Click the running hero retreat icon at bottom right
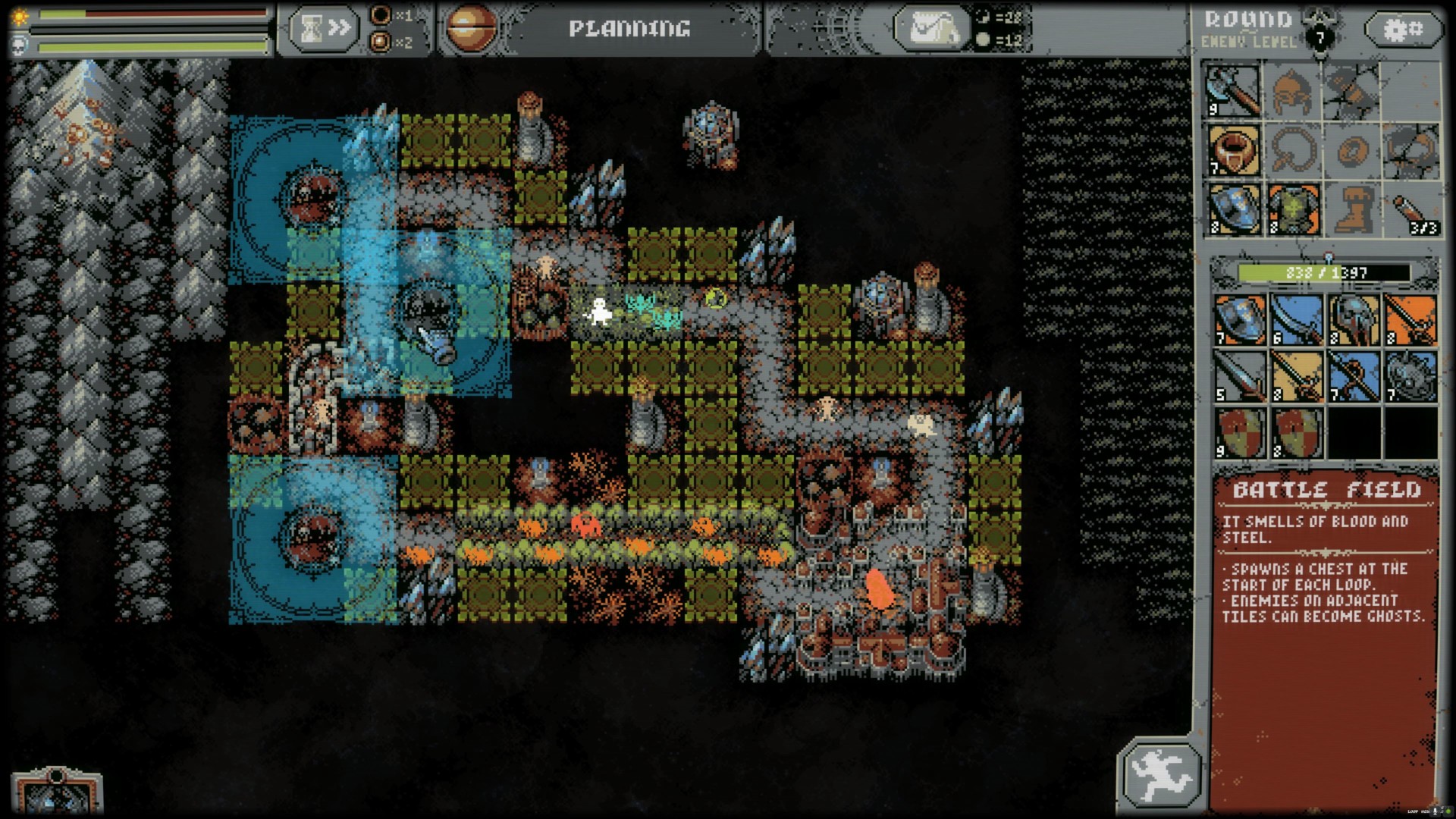The width and height of the screenshot is (1456, 819). (x=1163, y=771)
